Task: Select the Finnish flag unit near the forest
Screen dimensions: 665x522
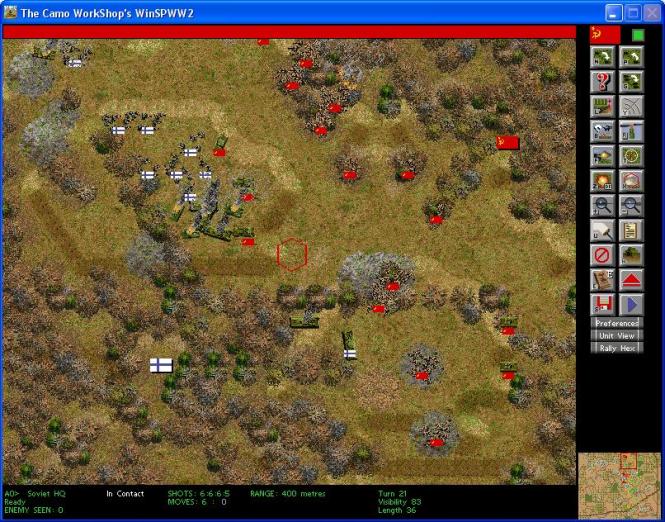Action: point(160,366)
